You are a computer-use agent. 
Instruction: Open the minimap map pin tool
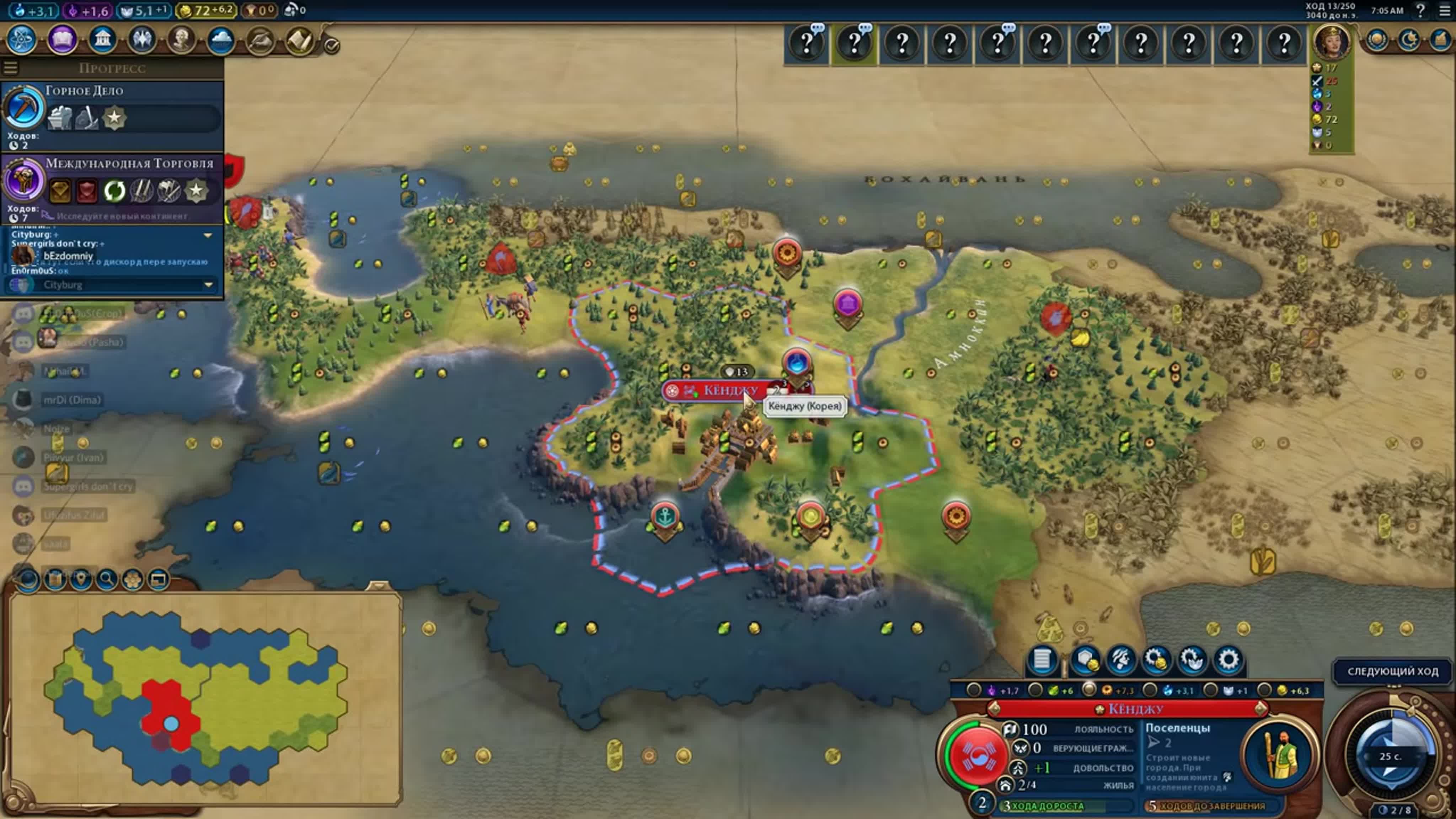coord(81,579)
